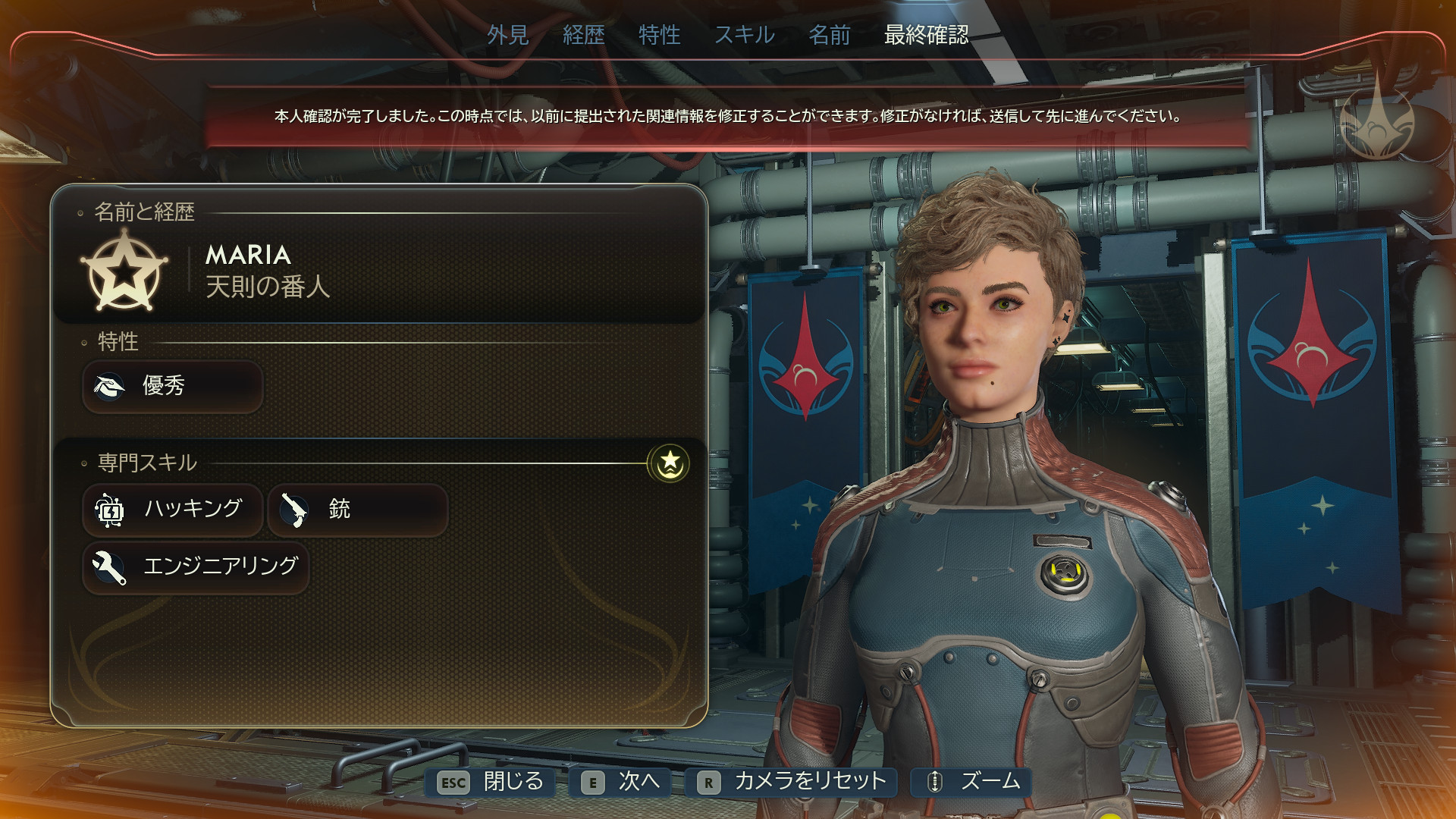Click the MARIA name and background panel
Screen dimensions: 1456x819
pyautogui.click(x=379, y=271)
